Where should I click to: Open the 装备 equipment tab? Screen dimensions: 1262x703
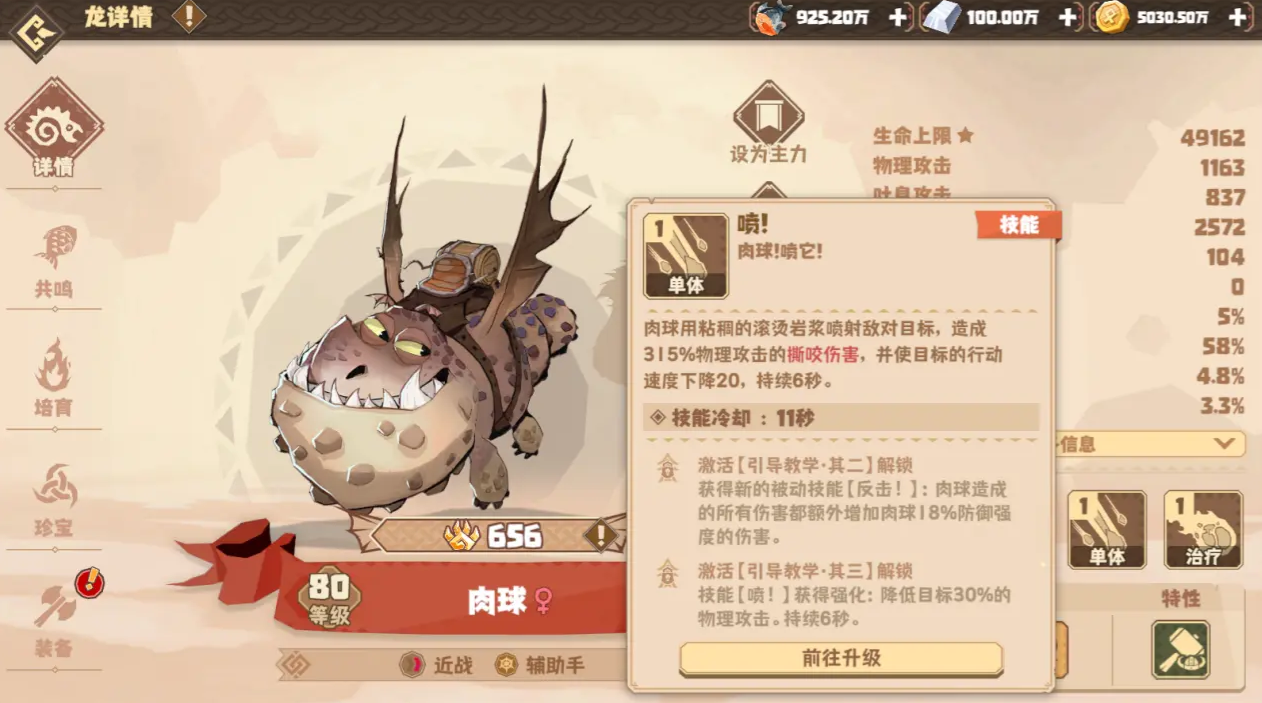54,618
